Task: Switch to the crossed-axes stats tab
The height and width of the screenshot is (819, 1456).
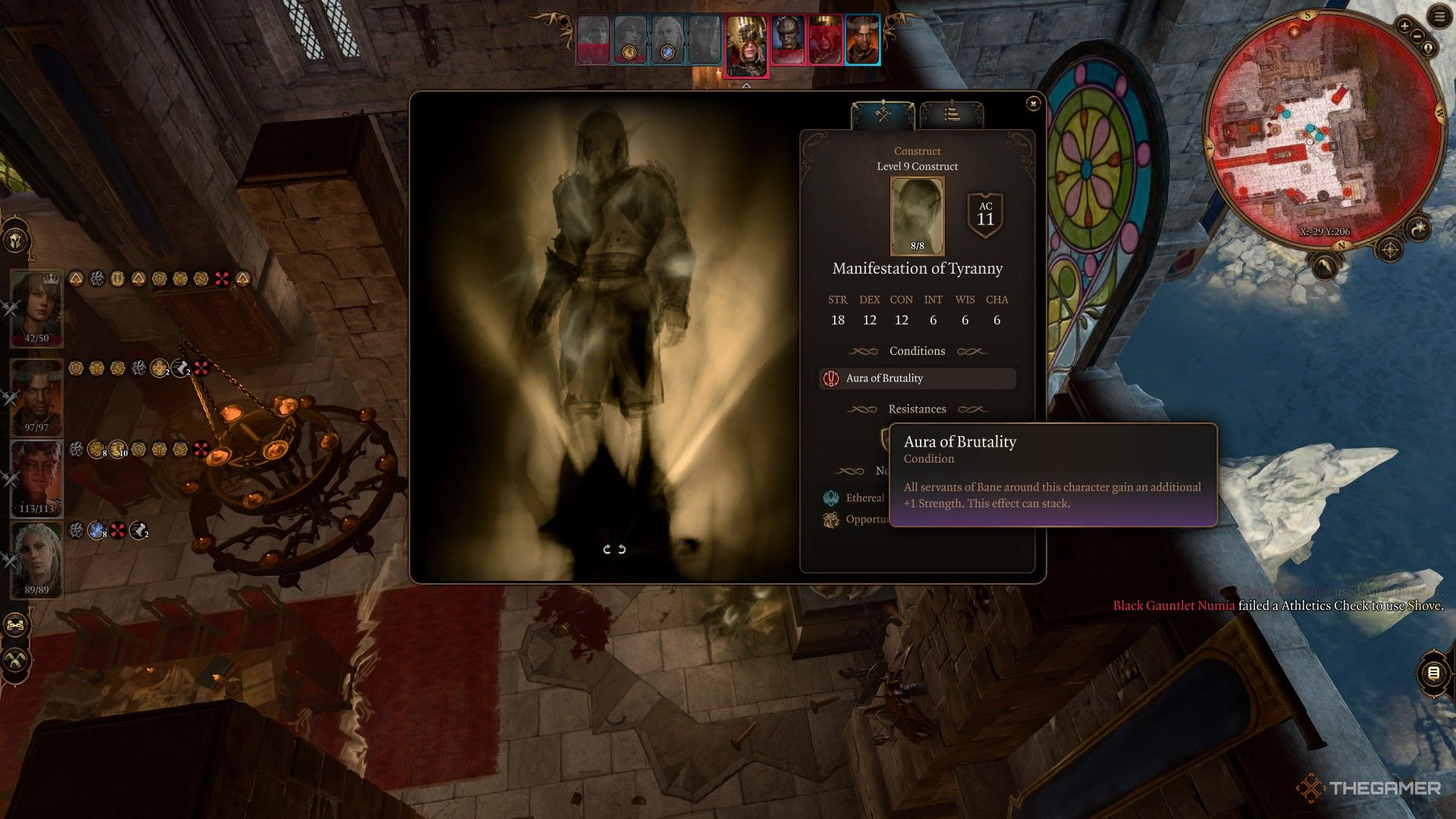Action: [883, 115]
